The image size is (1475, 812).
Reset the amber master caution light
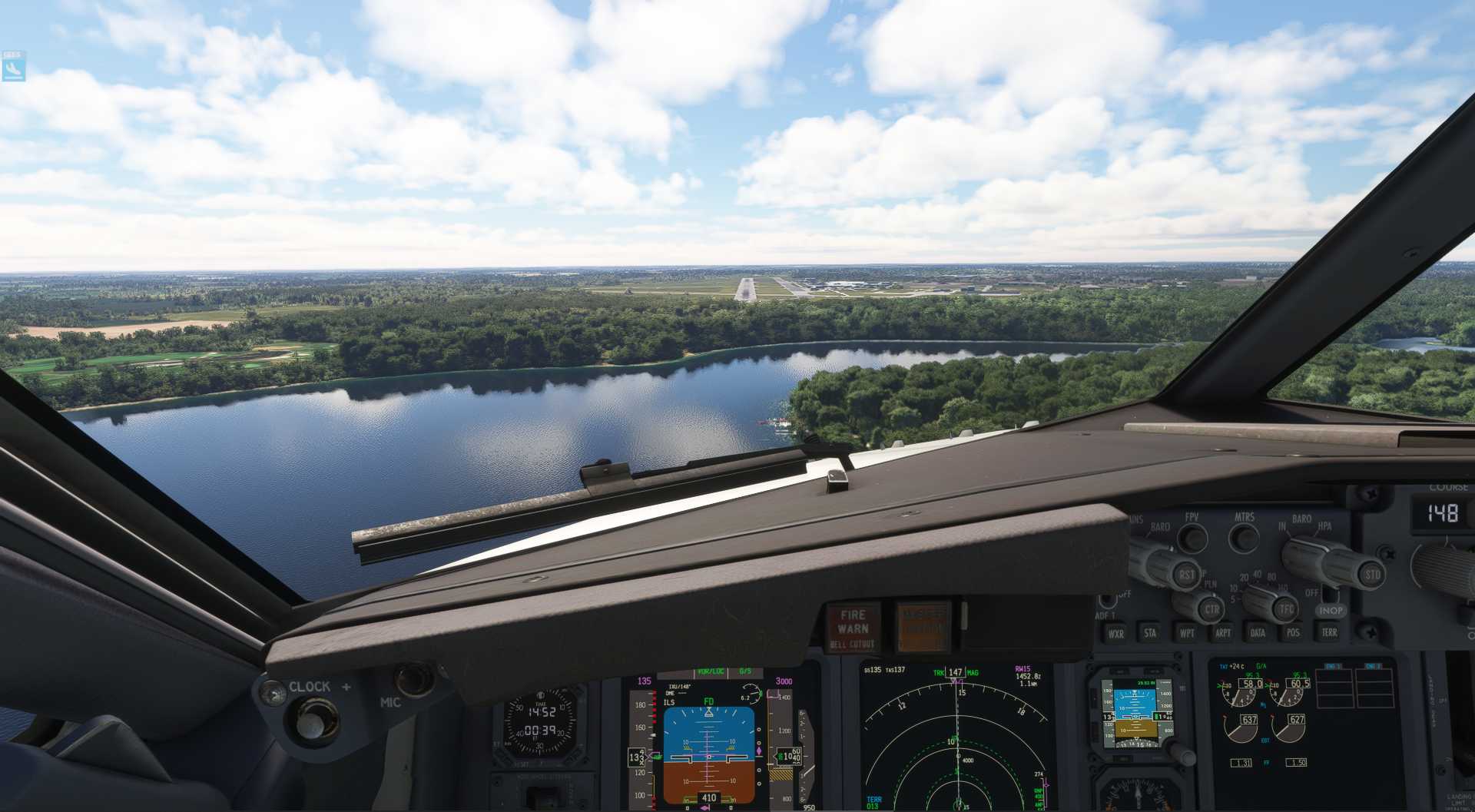point(923,626)
